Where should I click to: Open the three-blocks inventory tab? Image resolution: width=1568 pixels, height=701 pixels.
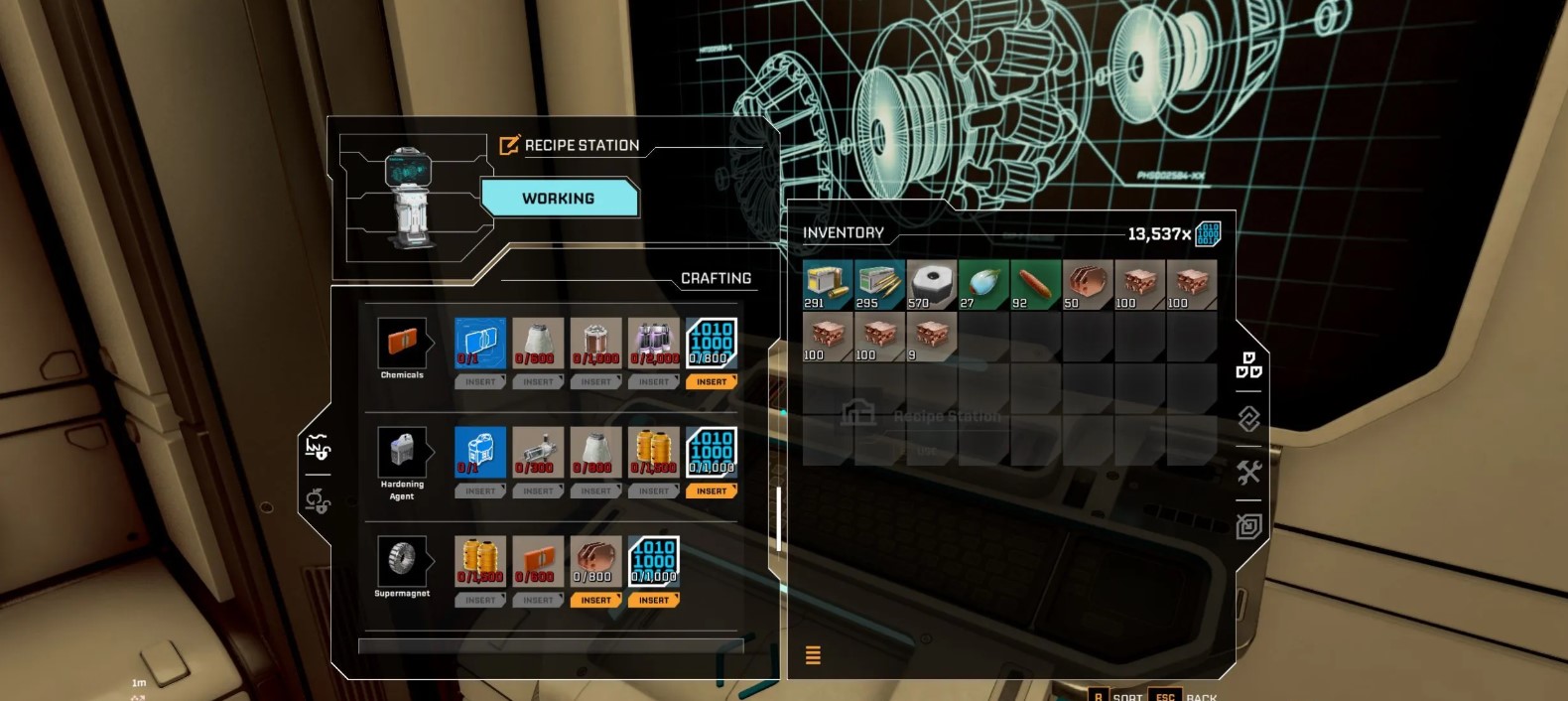click(x=1248, y=365)
